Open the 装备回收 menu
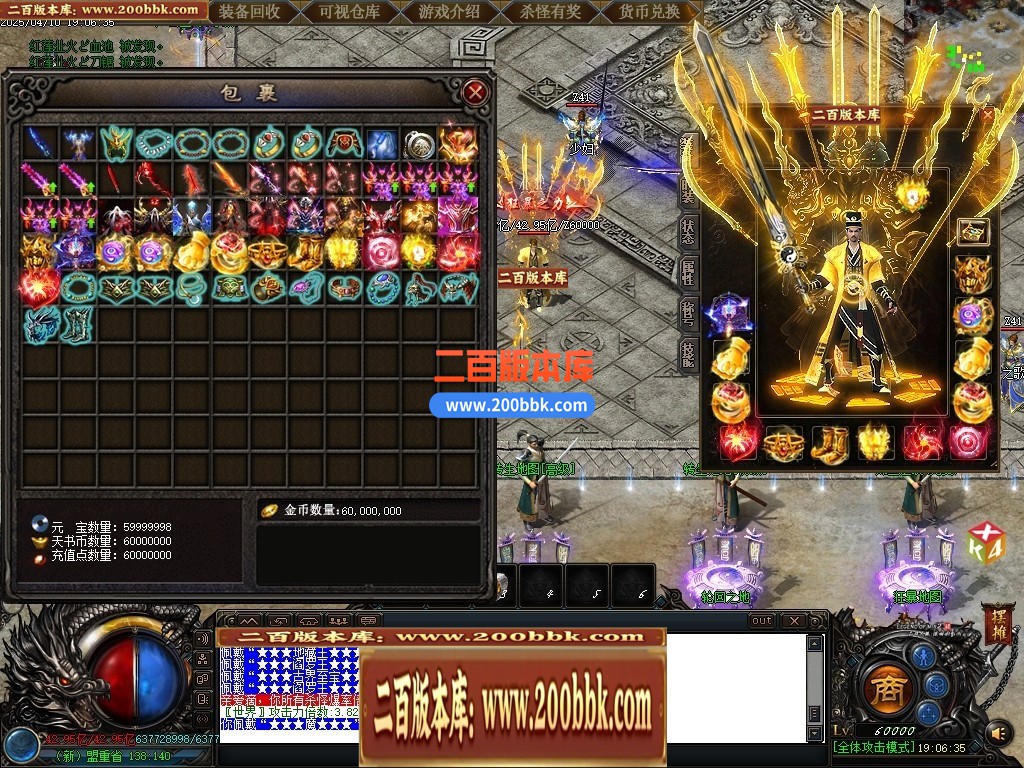The height and width of the screenshot is (768, 1024). click(x=249, y=12)
